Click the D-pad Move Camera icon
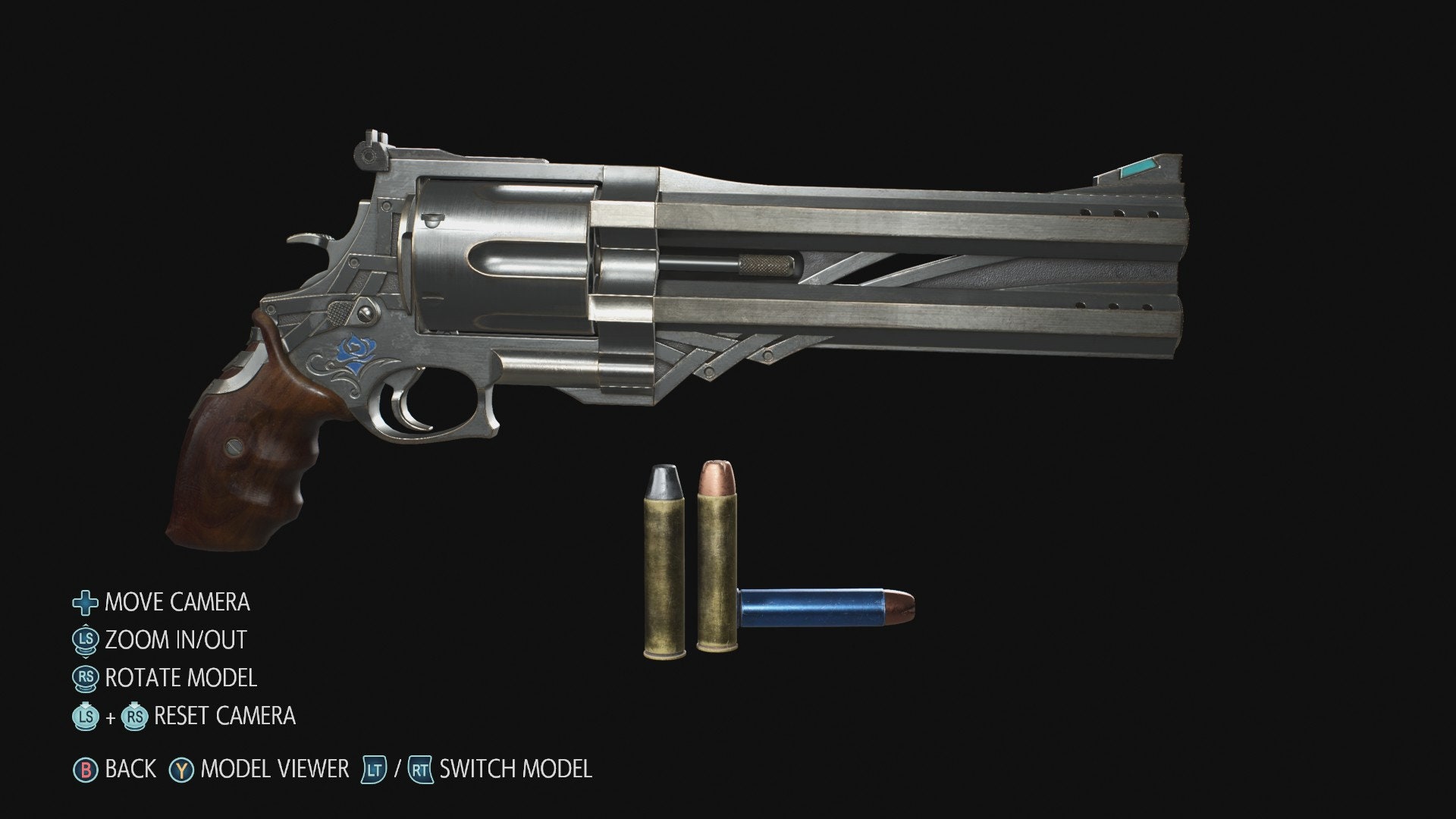Screen dimensions: 1456x819 click(86, 604)
